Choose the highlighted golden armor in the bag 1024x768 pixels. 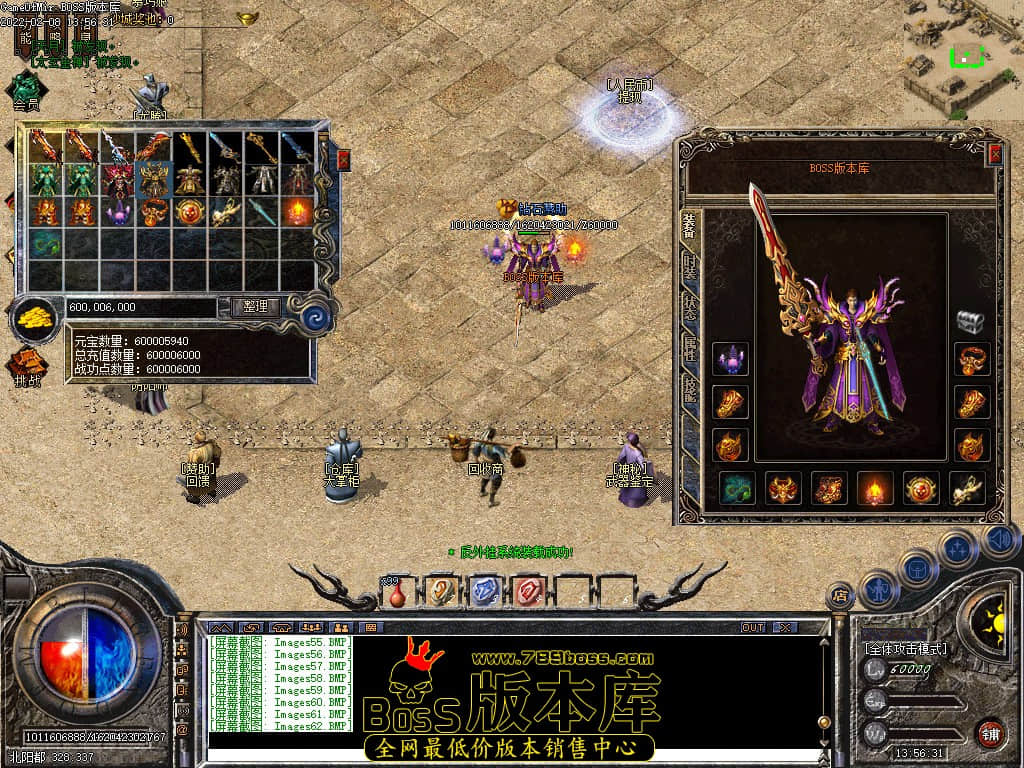click(x=153, y=180)
